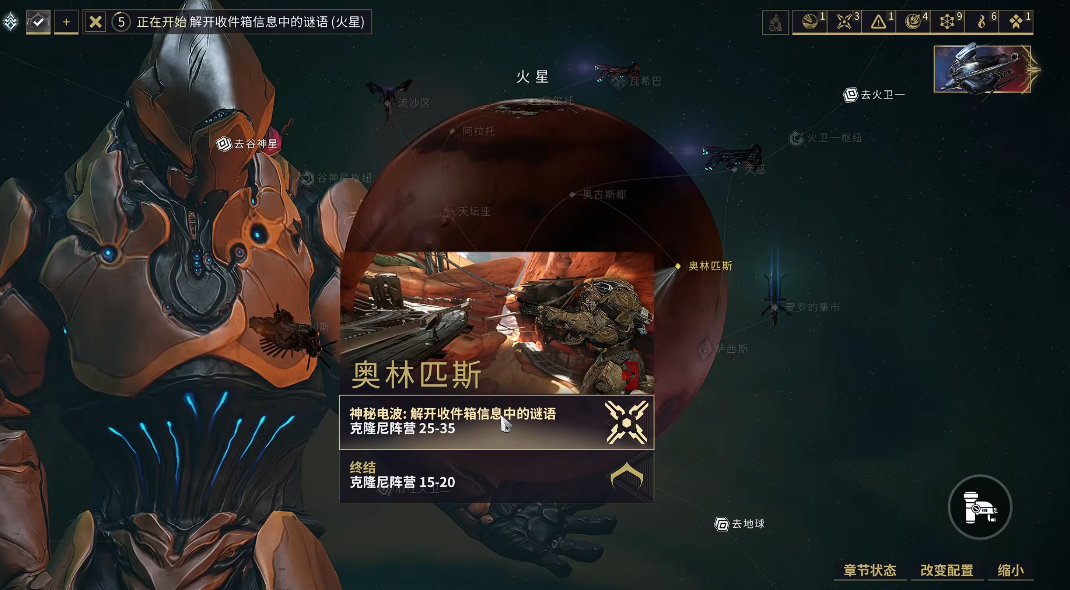Open the warning triangle alerts icon
1070x590 pixels.
tap(880, 21)
